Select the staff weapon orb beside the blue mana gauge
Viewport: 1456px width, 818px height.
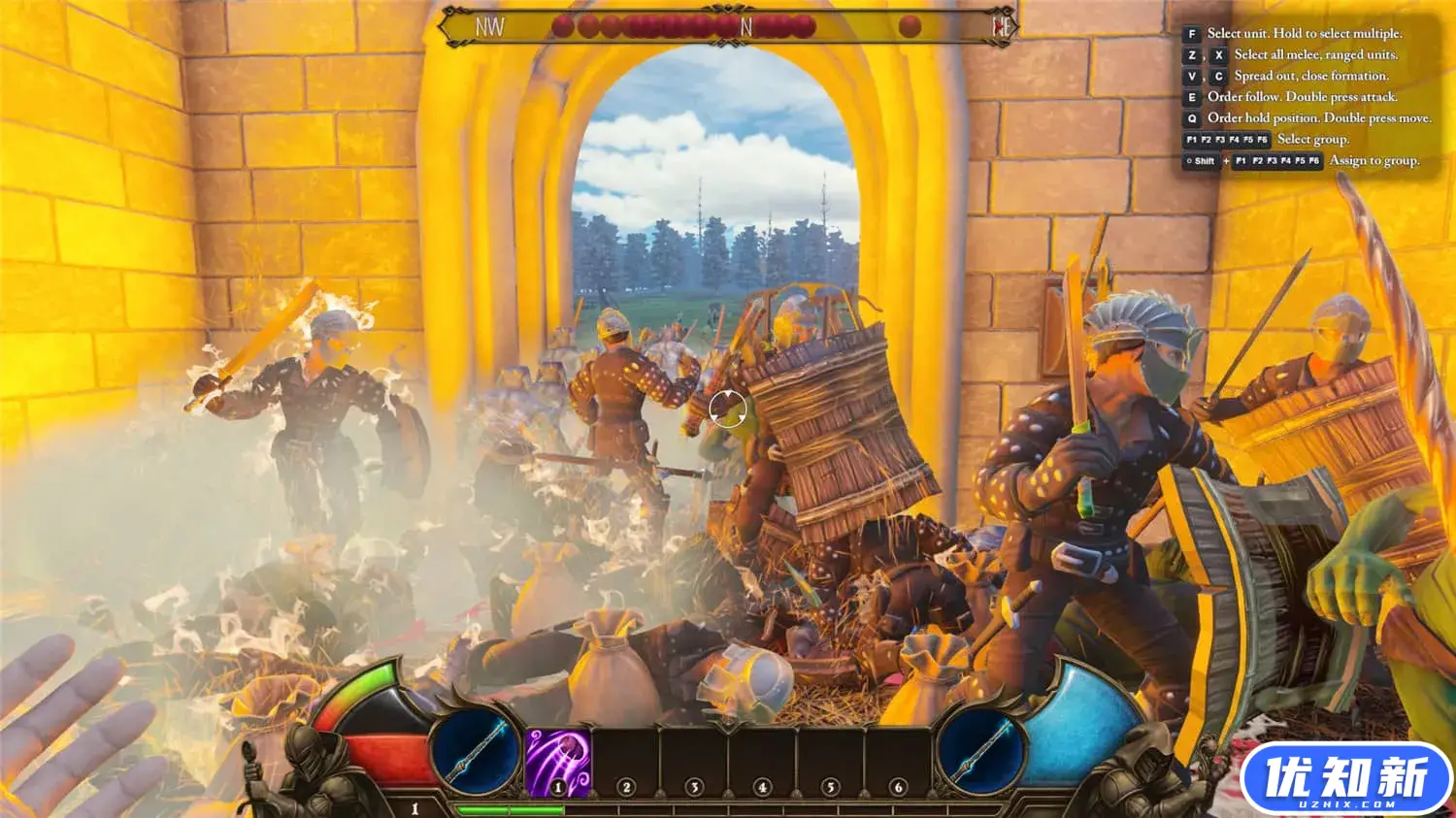[980, 750]
